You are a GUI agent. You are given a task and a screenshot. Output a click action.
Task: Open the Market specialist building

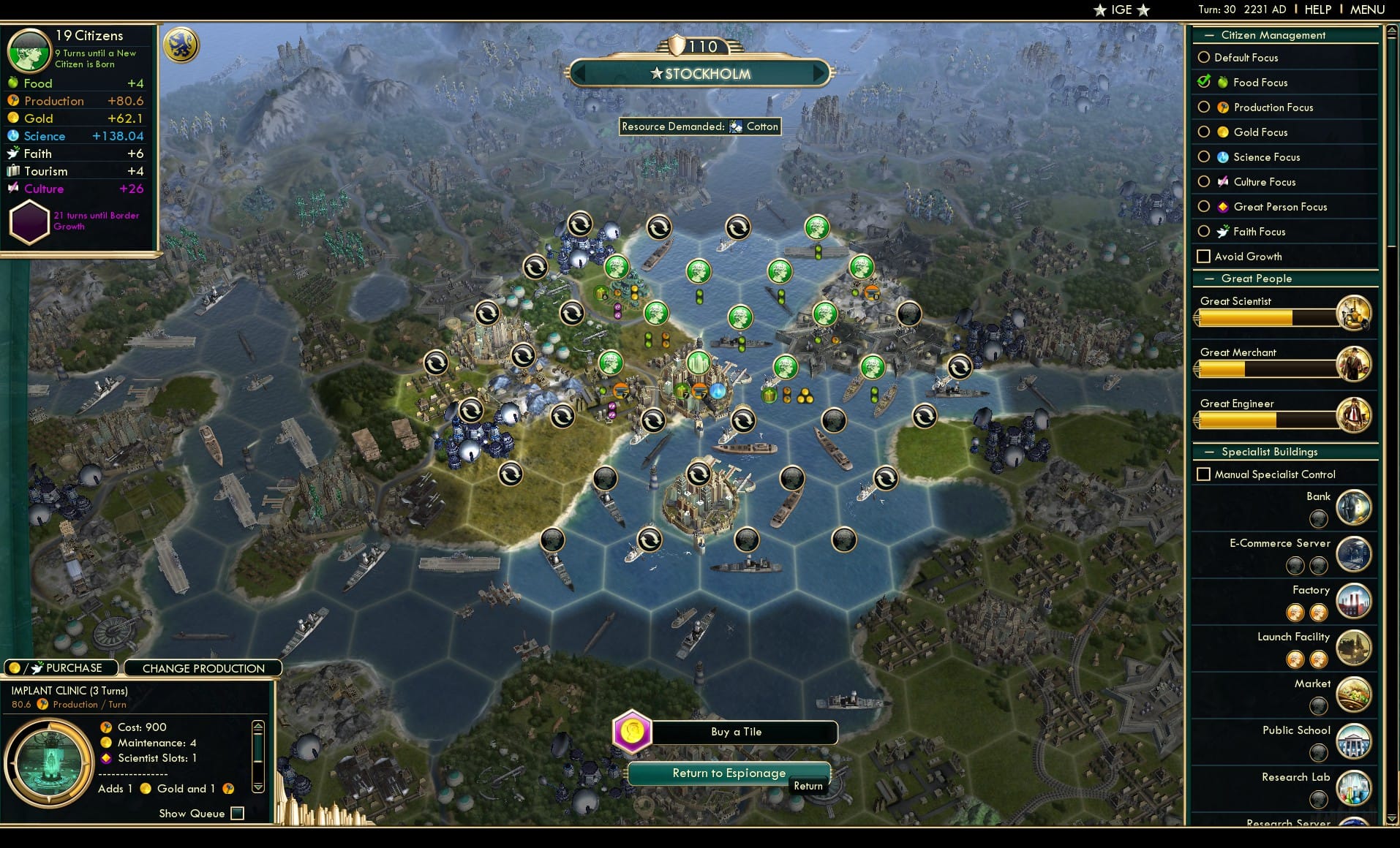pos(1354,694)
